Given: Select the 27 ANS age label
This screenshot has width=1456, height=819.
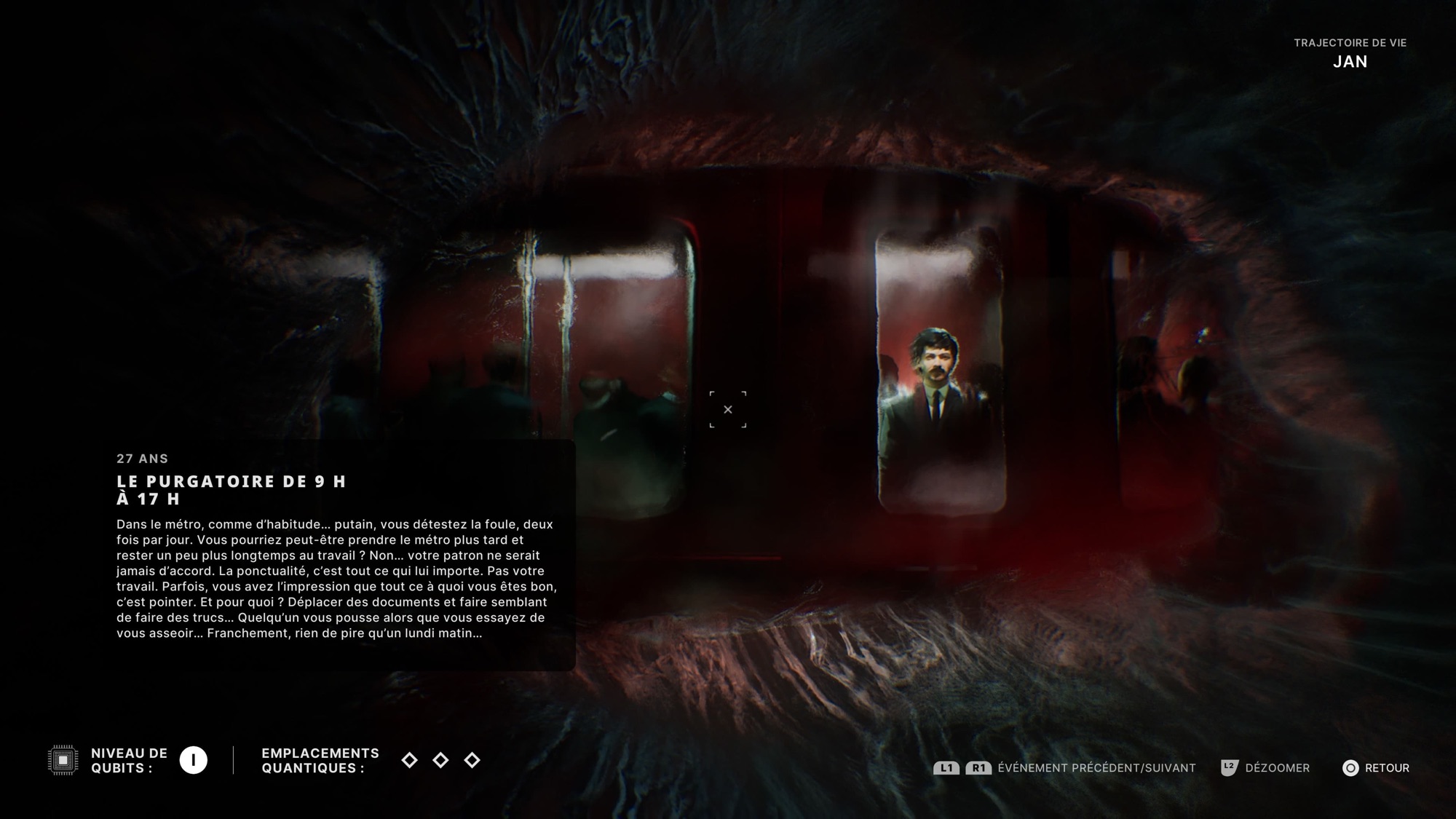Looking at the screenshot, I should 142,459.
